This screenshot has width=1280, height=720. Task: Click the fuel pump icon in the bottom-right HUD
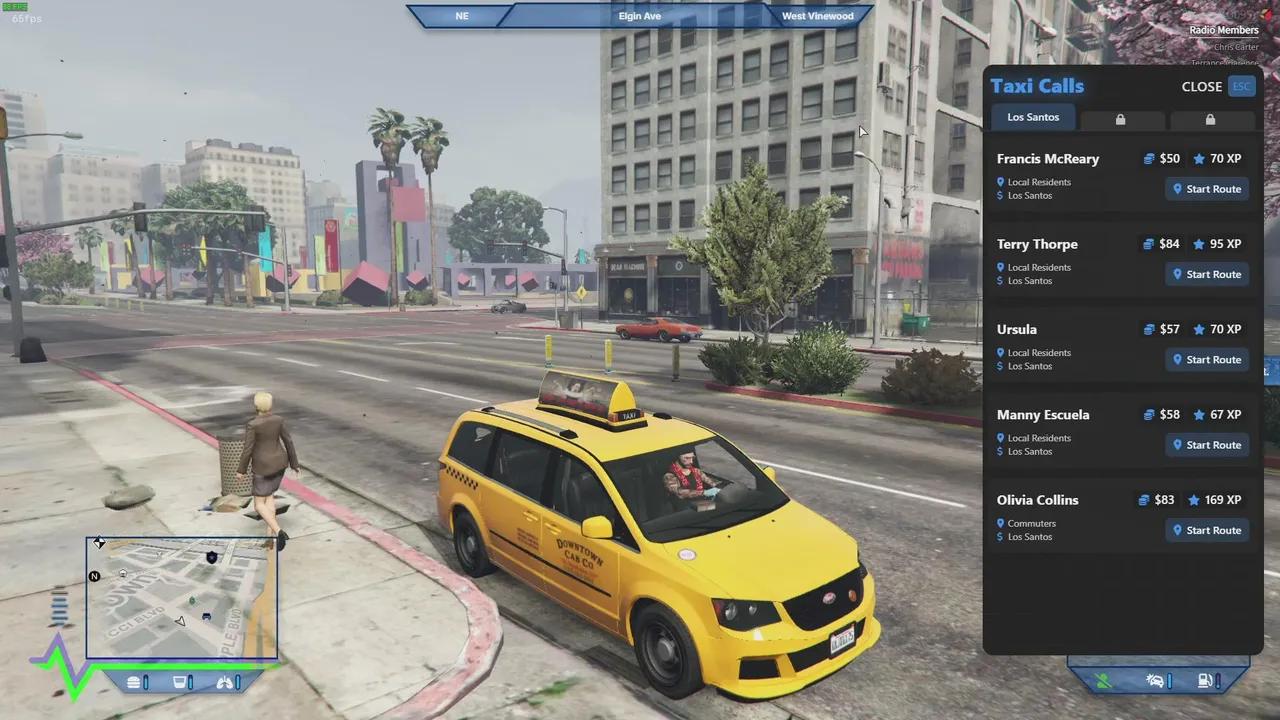(x=1204, y=680)
